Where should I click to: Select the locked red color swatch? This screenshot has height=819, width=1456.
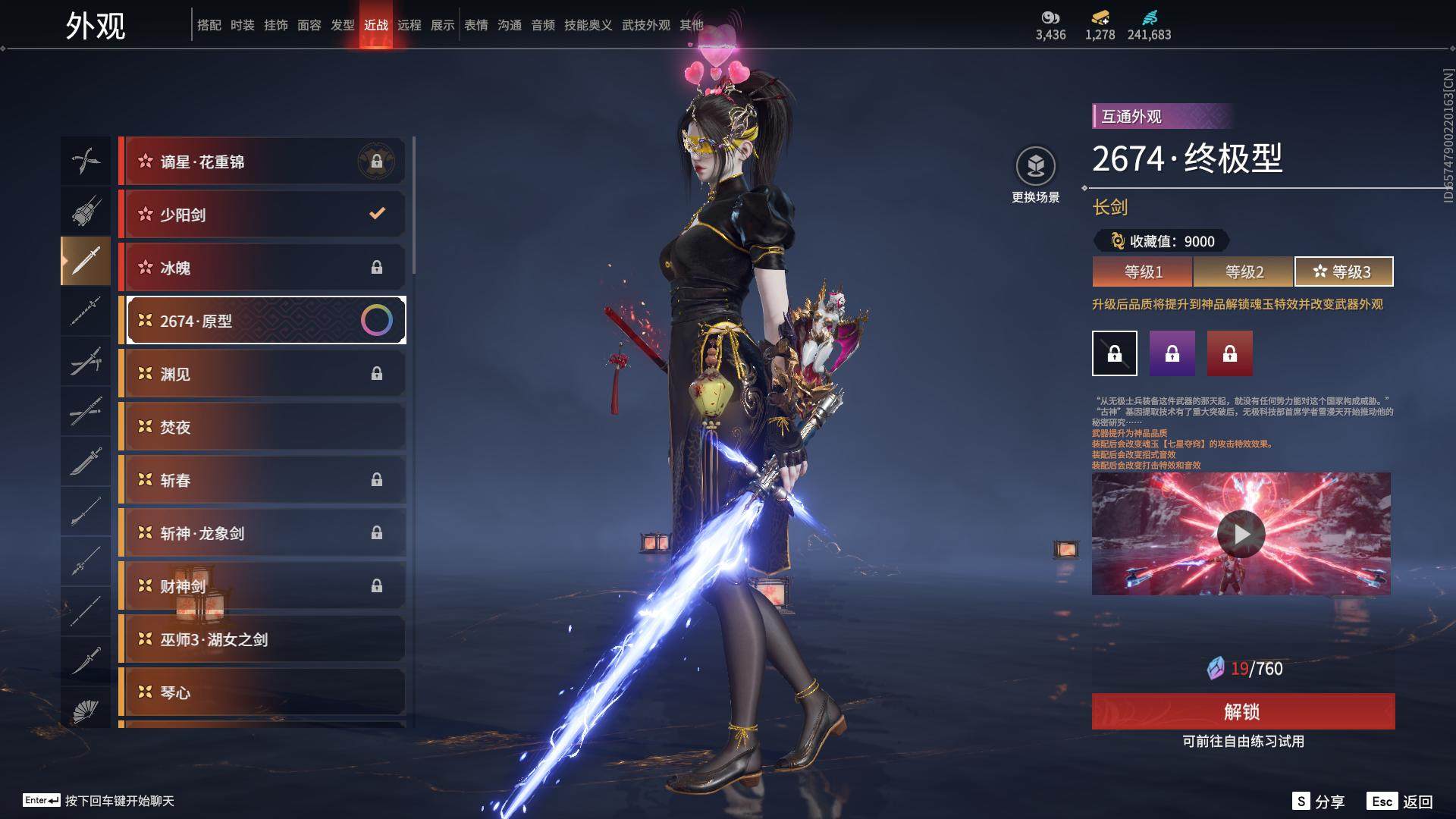click(x=1230, y=353)
